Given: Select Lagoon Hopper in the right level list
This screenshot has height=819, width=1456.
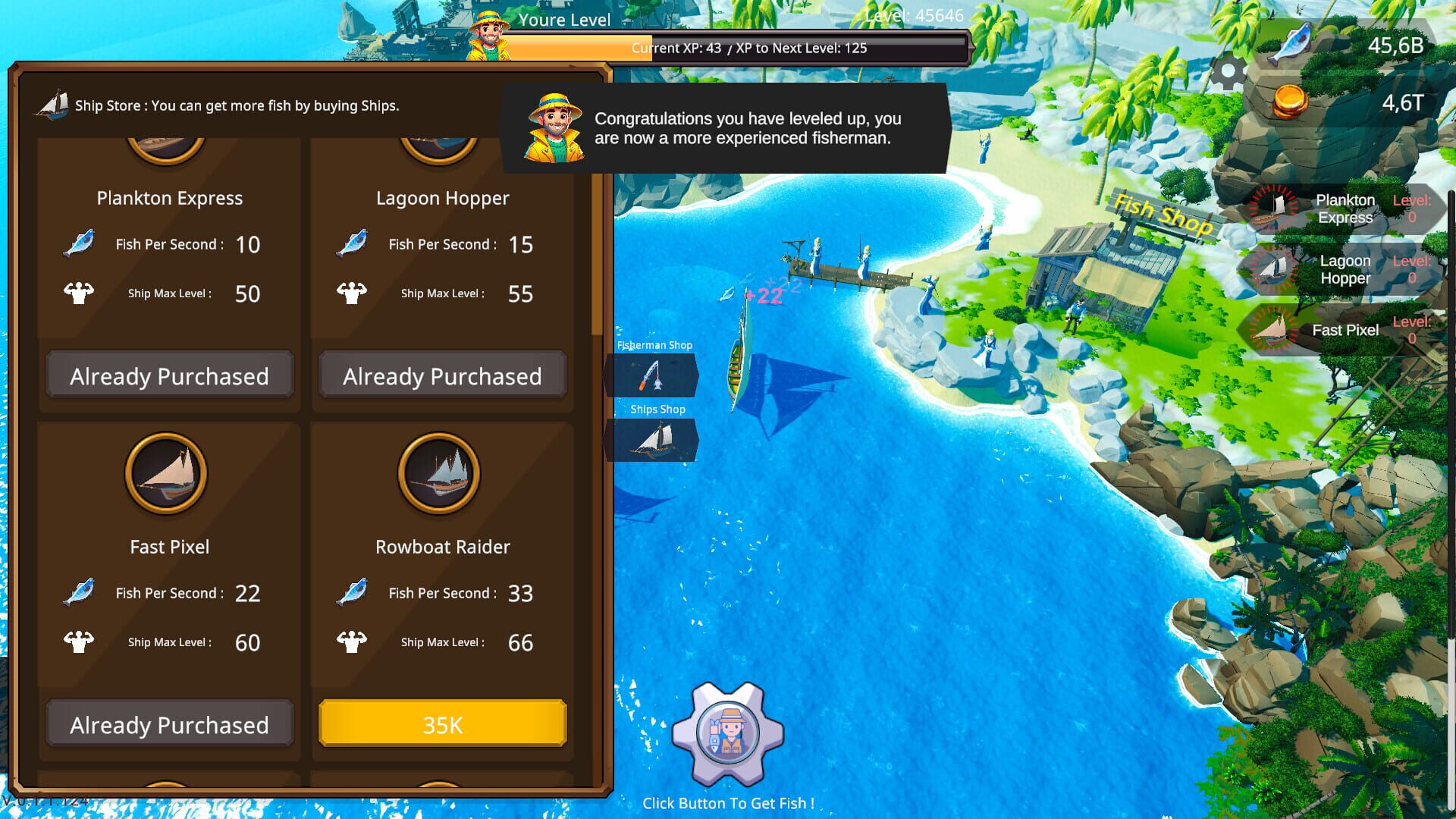Looking at the screenshot, I should coord(1345,269).
